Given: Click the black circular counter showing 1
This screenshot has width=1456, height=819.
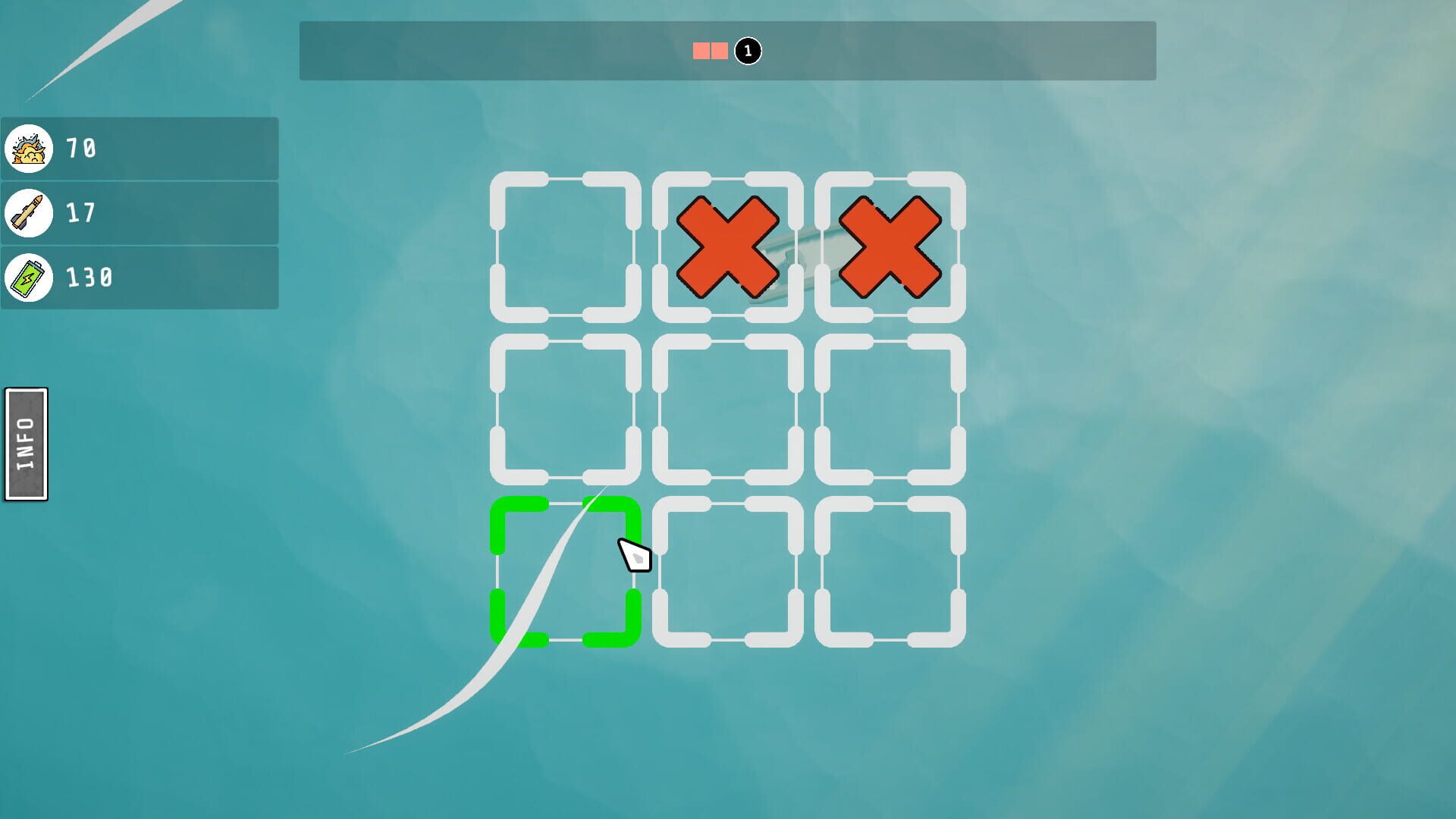Looking at the screenshot, I should click(x=746, y=51).
